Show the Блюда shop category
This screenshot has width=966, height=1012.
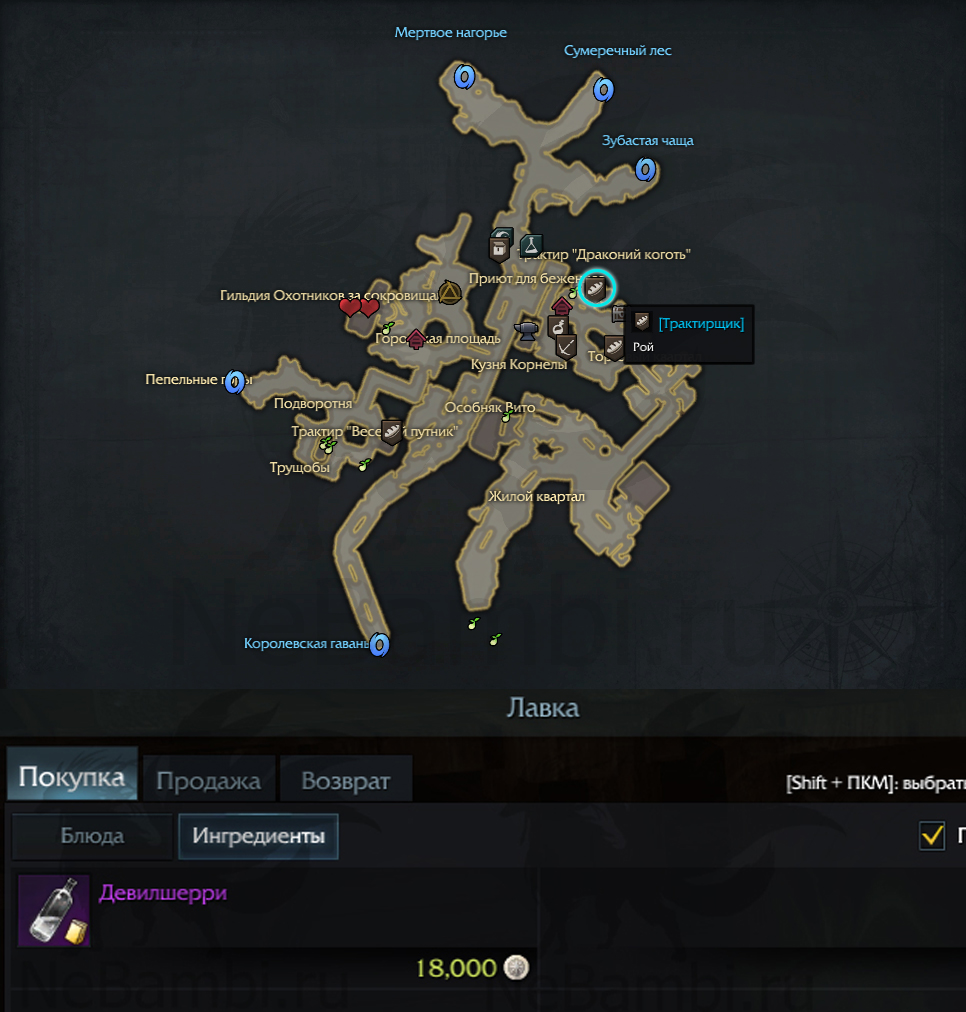click(x=92, y=837)
